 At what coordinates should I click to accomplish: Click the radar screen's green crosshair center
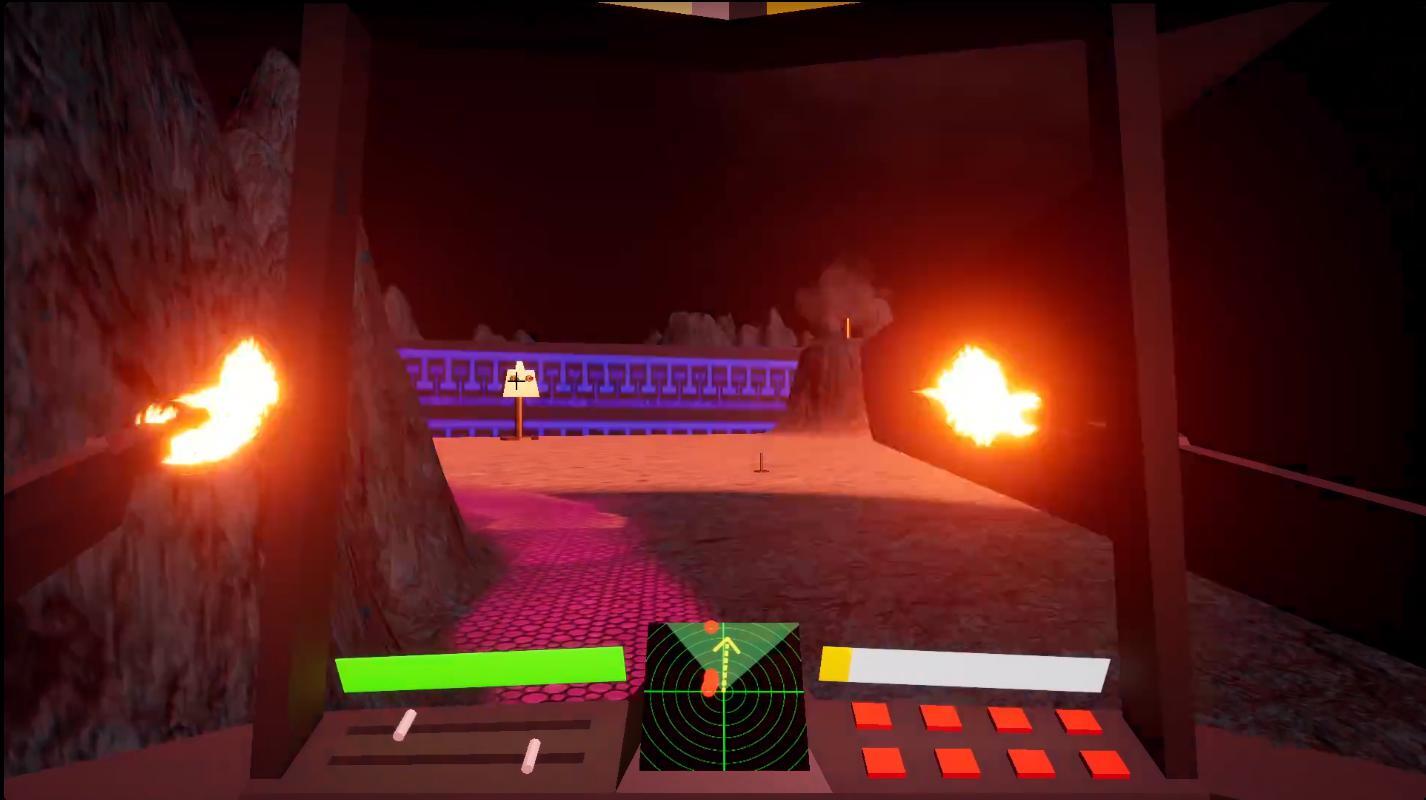724,691
